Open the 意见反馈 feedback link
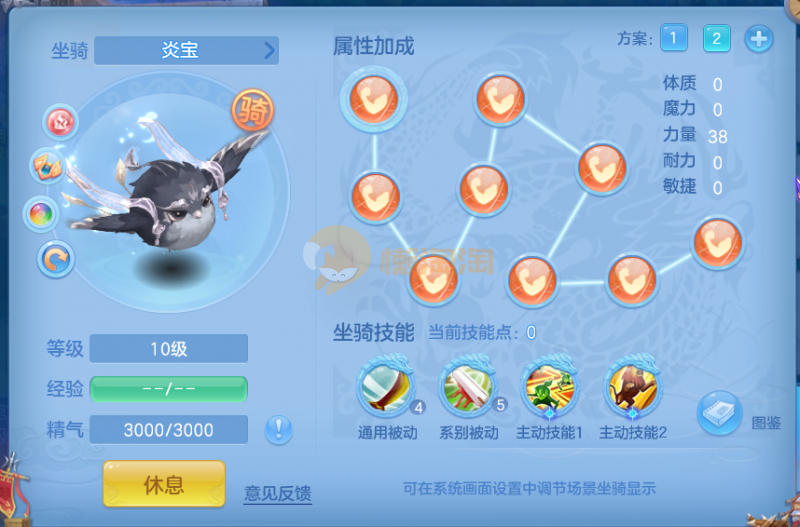 (x=277, y=493)
